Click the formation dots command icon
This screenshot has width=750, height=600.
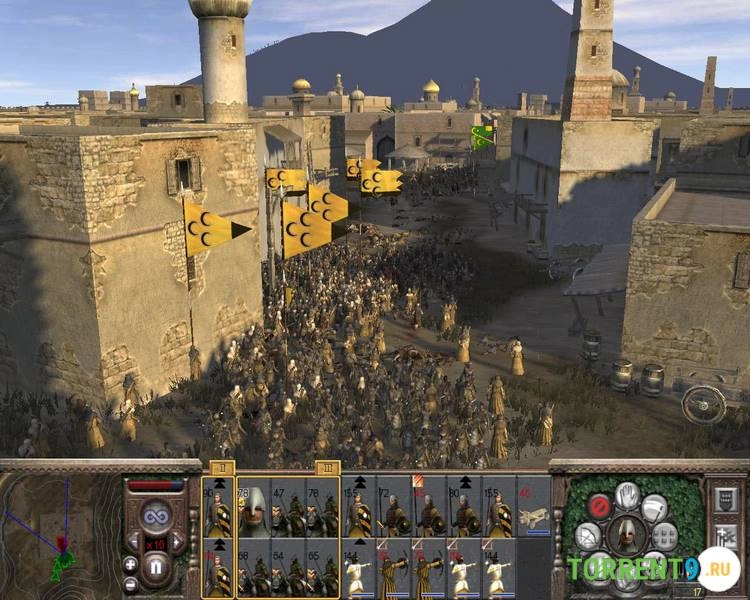pos(665,536)
